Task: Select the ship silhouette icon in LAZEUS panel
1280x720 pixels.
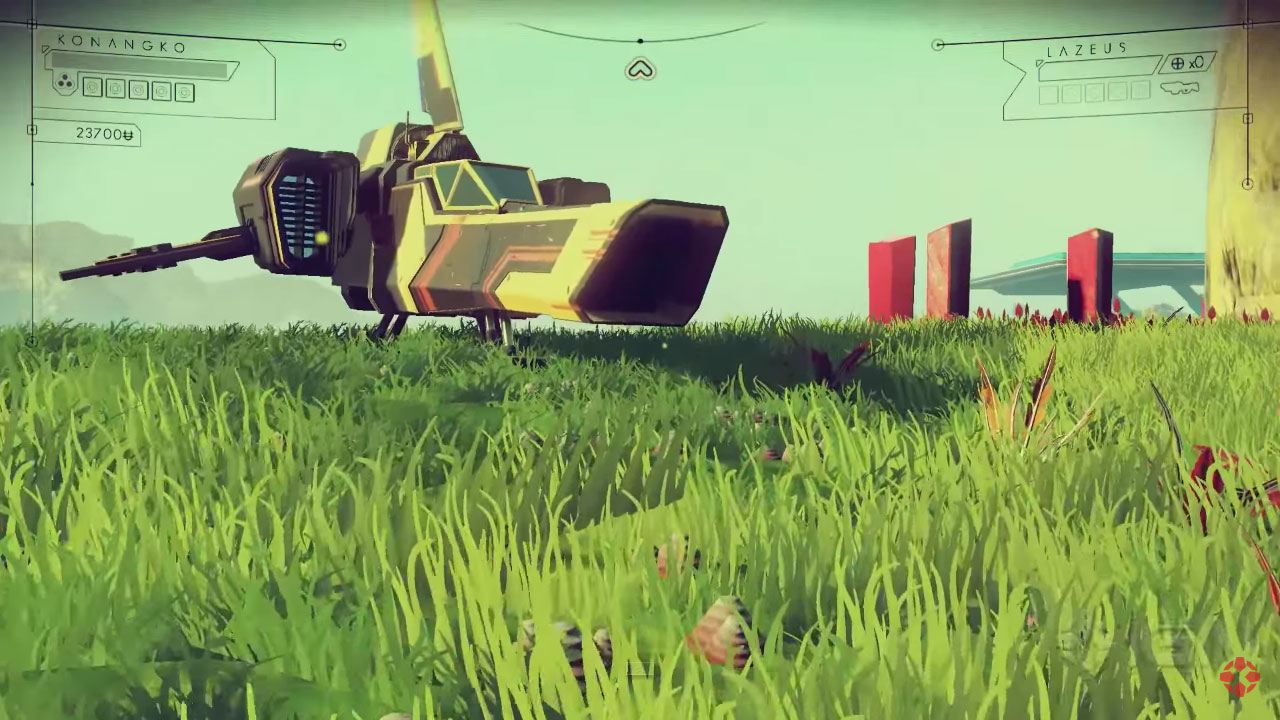Action: coord(1180,88)
